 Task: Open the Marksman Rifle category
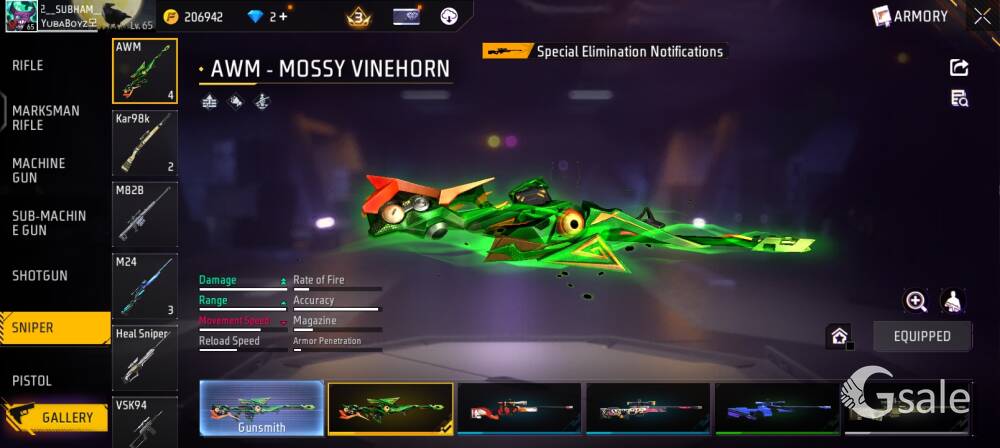(x=46, y=118)
